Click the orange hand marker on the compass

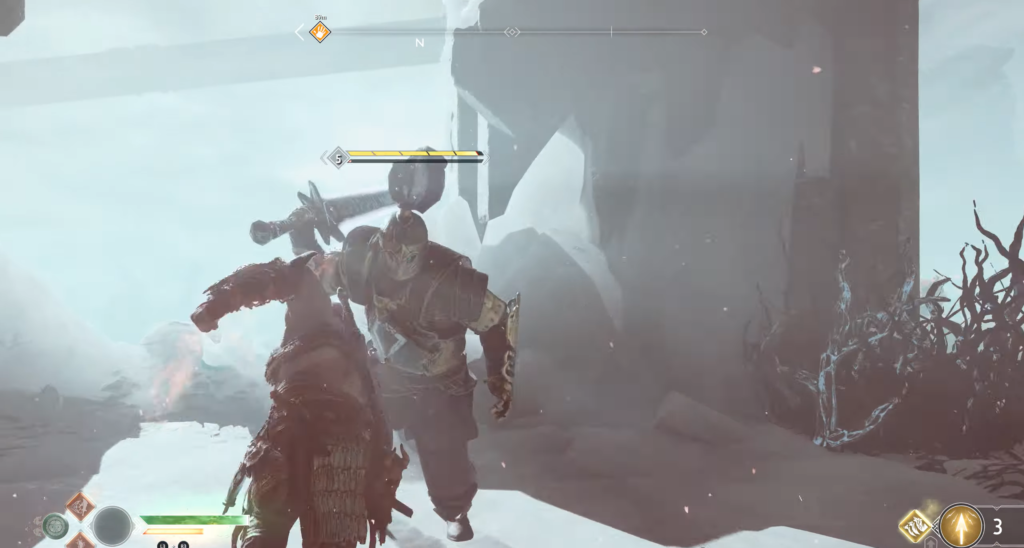pos(319,32)
